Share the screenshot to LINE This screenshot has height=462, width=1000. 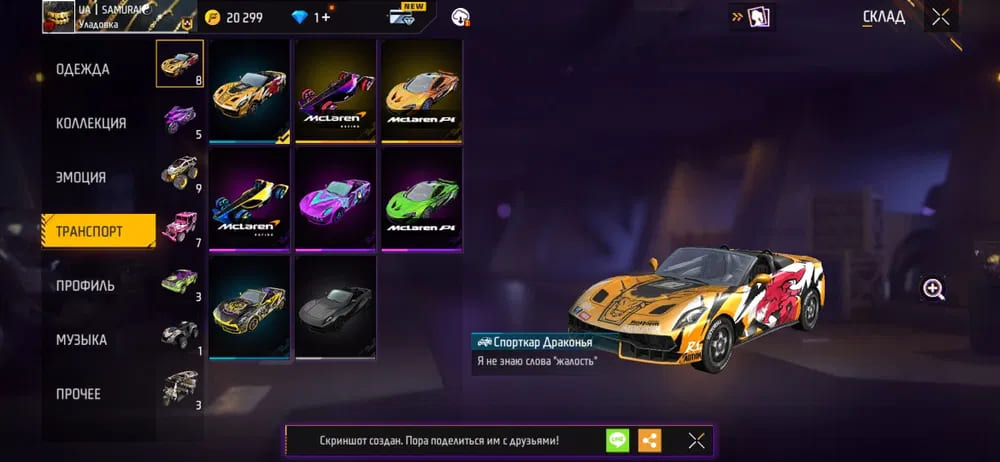click(617, 440)
